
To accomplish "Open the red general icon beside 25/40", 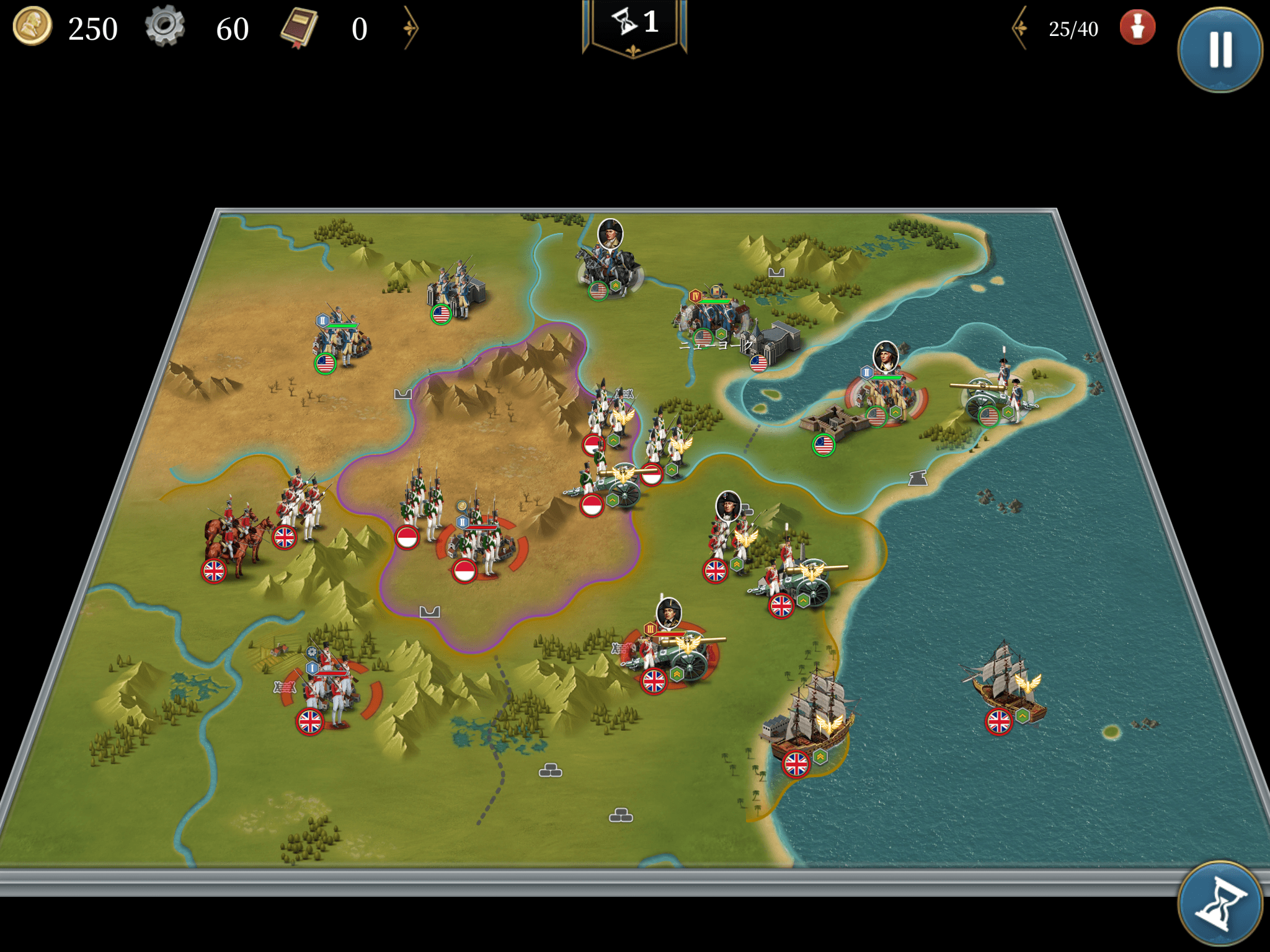I will (1137, 28).
